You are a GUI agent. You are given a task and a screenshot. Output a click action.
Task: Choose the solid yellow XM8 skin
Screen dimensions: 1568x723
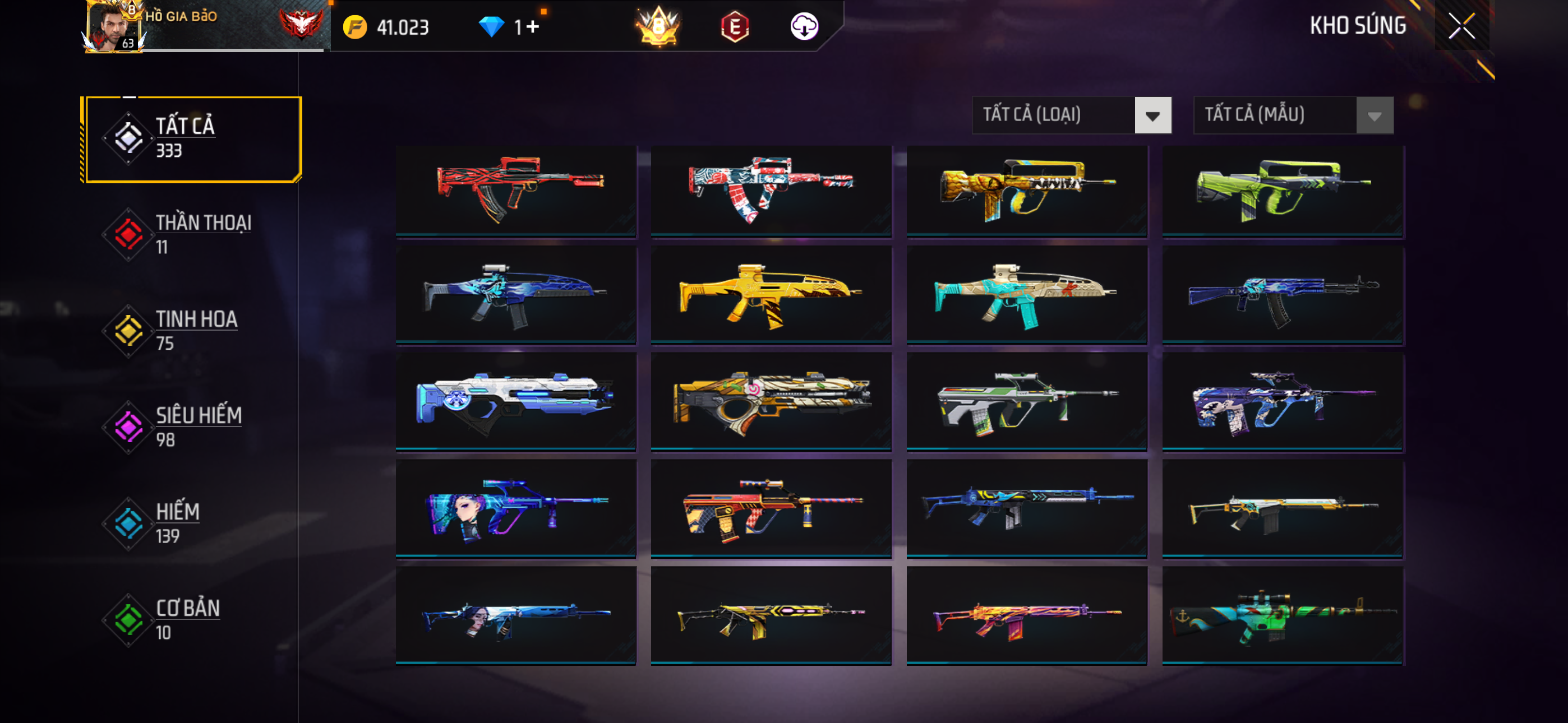click(771, 296)
